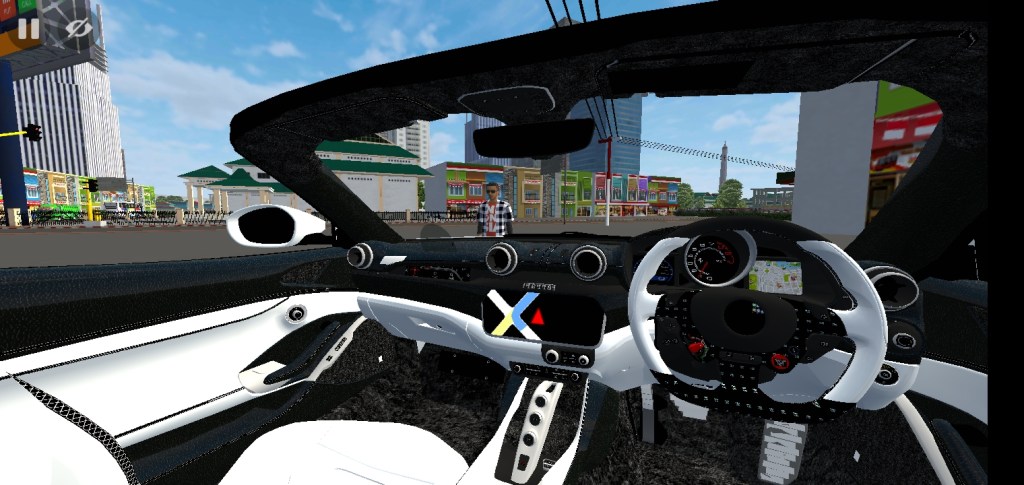Pause the game
Viewport: 1024px width, 485px height.
[28, 28]
